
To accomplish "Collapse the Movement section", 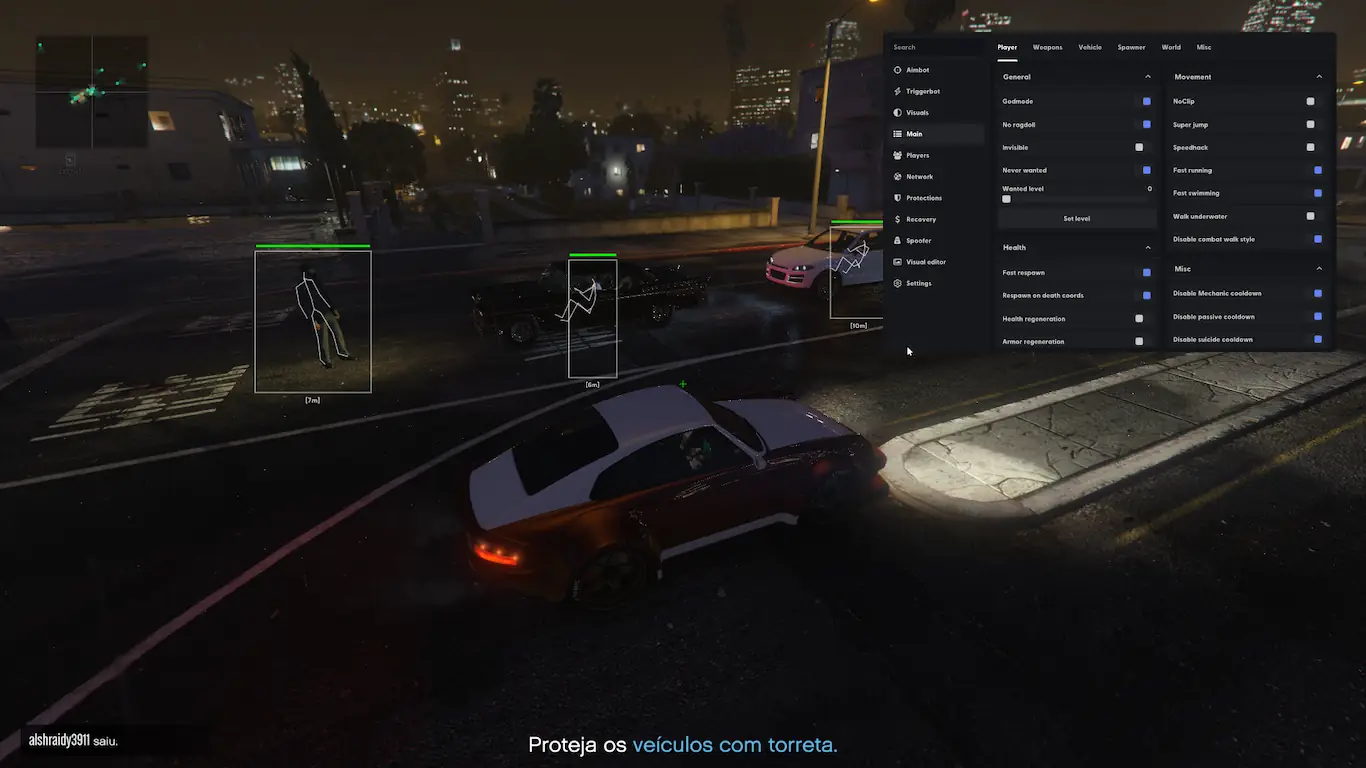I will pyautogui.click(x=1319, y=77).
